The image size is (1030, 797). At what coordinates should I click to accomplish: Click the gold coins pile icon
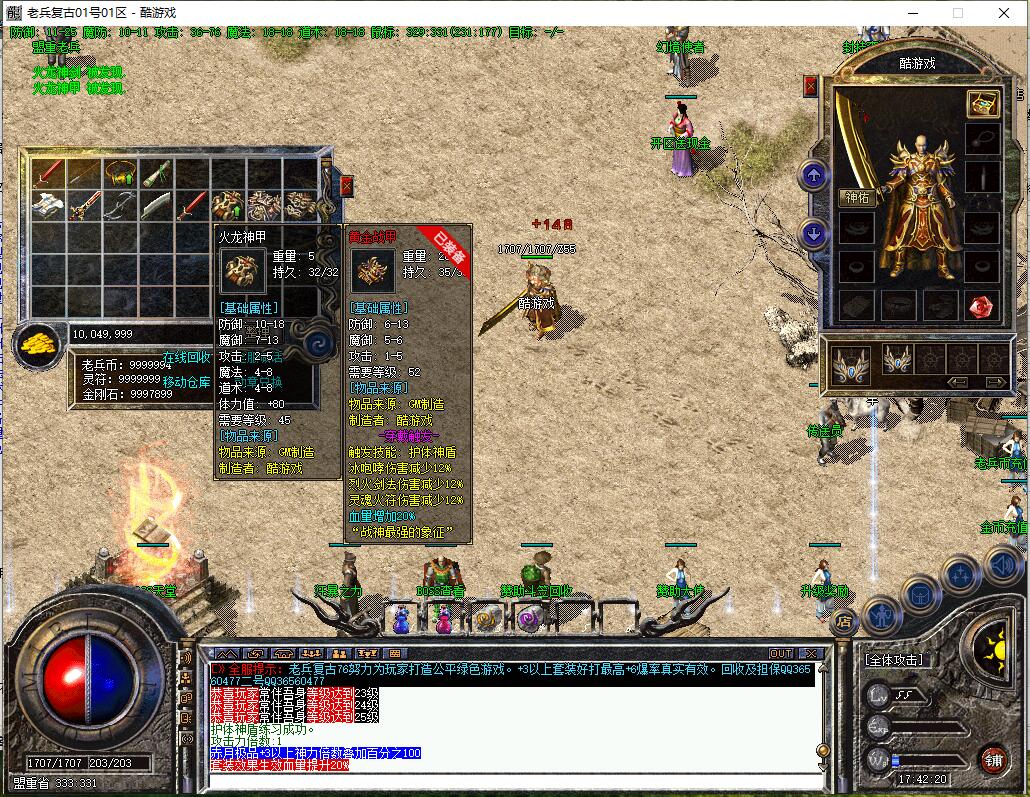tap(37, 344)
